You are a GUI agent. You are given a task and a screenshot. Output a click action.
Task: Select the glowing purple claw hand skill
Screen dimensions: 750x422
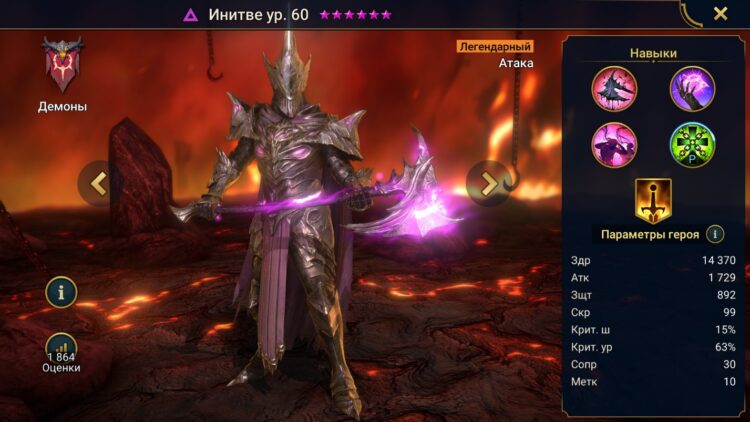pyautogui.click(x=691, y=88)
